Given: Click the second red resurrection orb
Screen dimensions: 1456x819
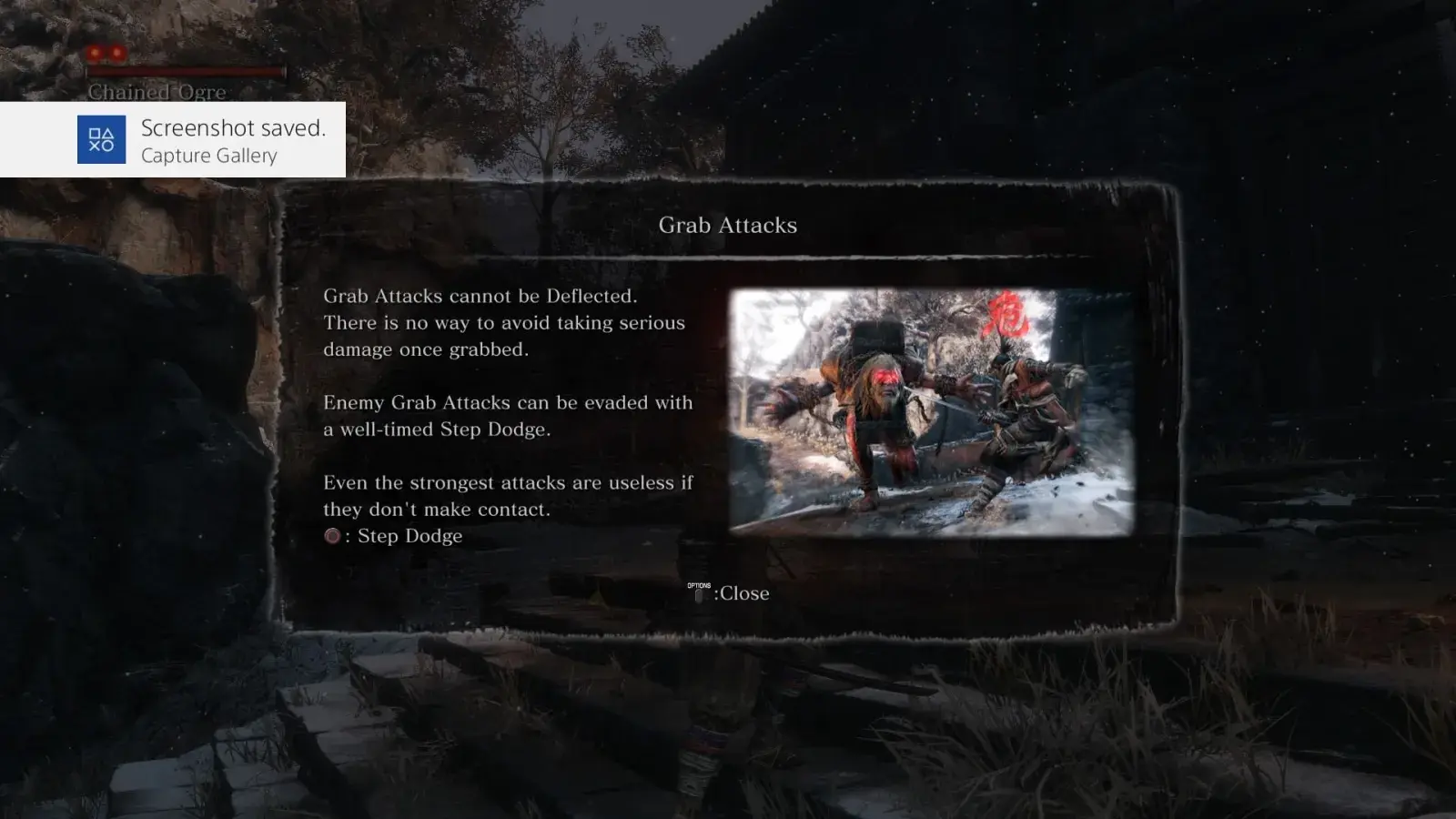Looking at the screenshot, I should pos(117,53).
